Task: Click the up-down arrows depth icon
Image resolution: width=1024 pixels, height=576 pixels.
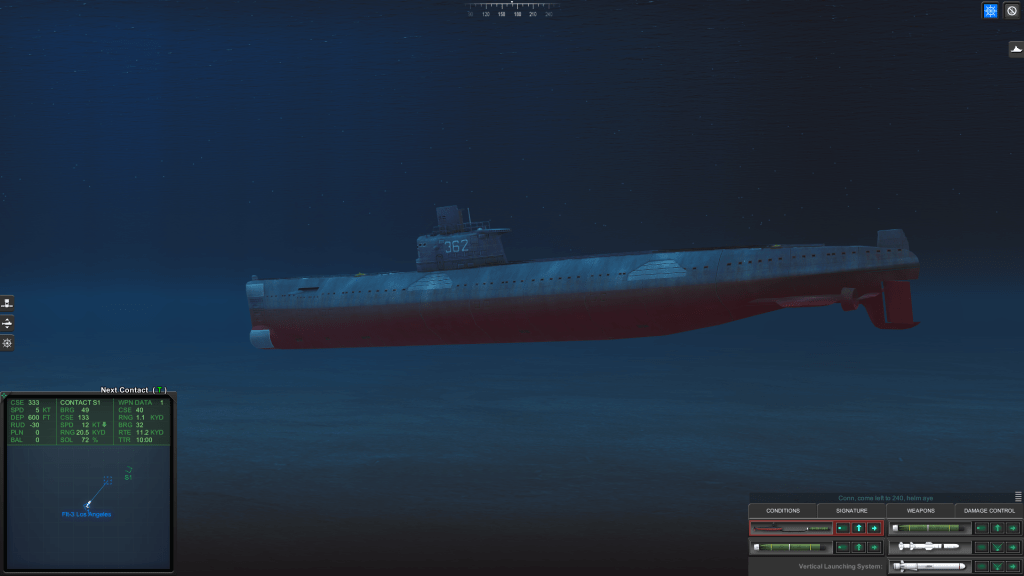Action: [7, 323]
